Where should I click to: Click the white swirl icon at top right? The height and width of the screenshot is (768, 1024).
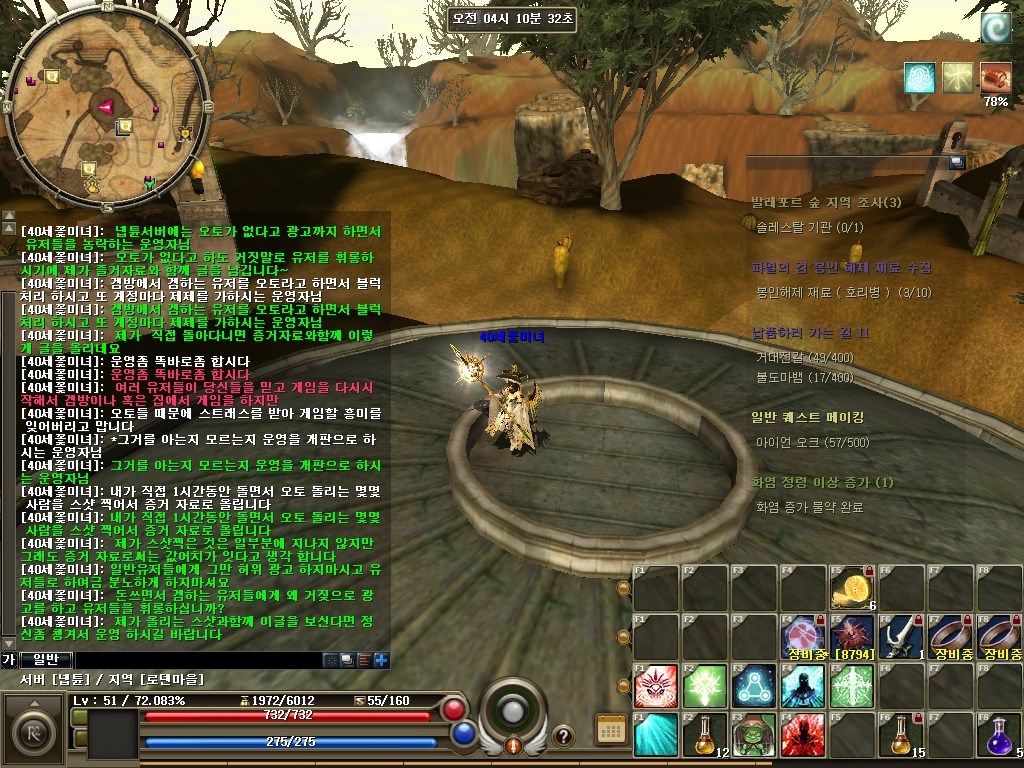996,28
